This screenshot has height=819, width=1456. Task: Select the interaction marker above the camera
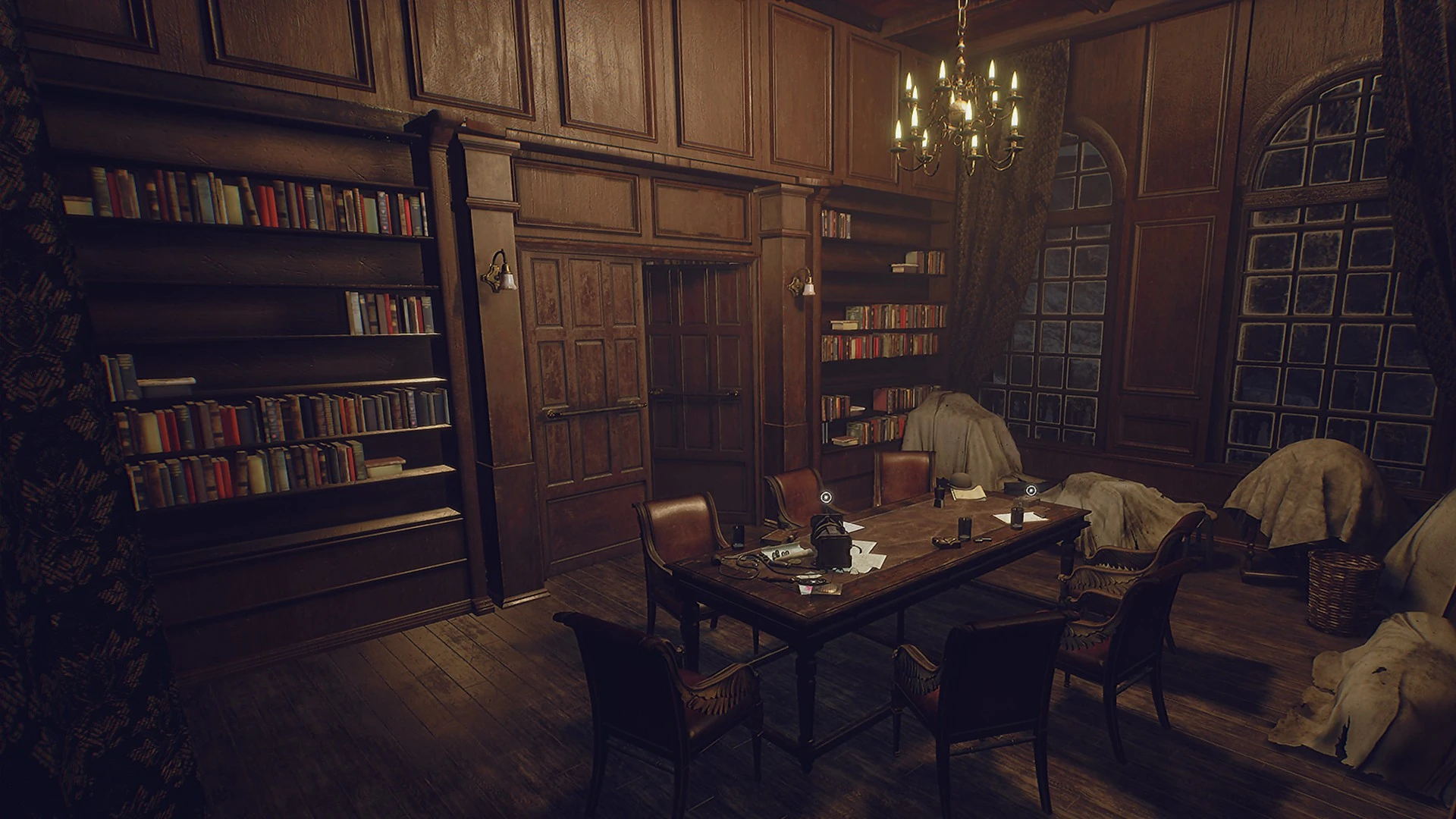point(827,498)
